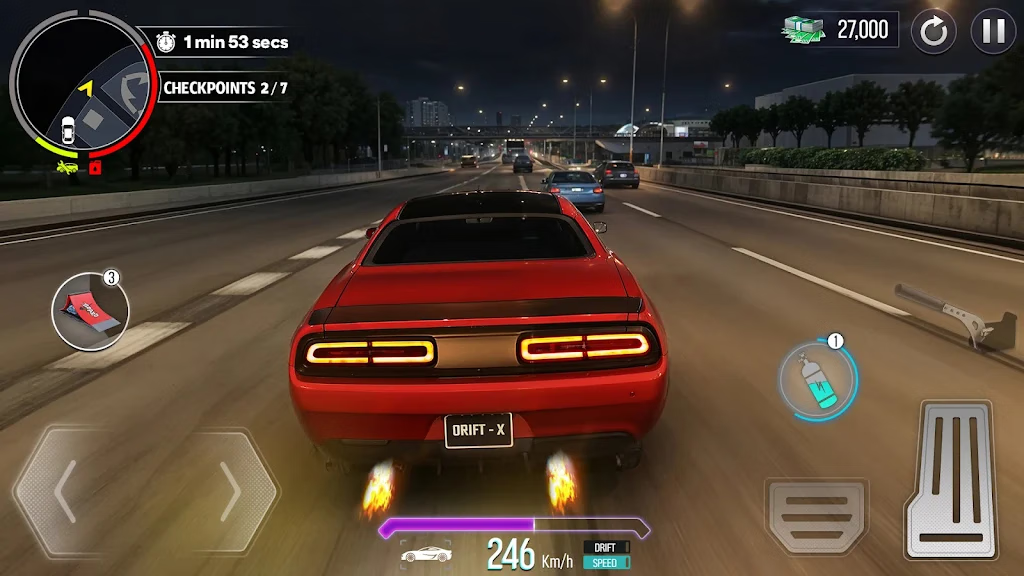Pause the race
The image size is (1024, 576).
point(993,31)
